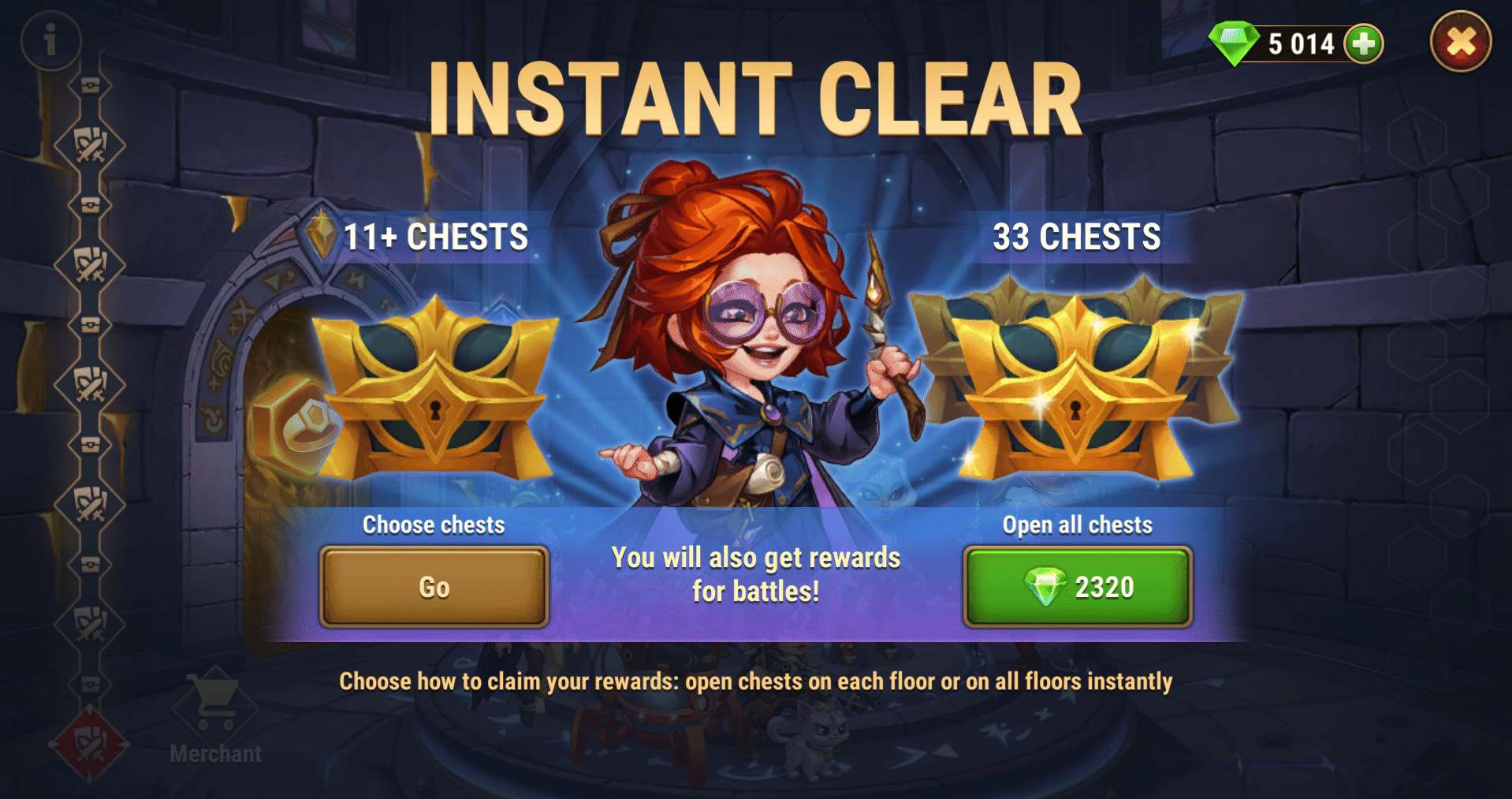The image size is (1512, 799).
Task: Open the info button
Action: (51, 39)
